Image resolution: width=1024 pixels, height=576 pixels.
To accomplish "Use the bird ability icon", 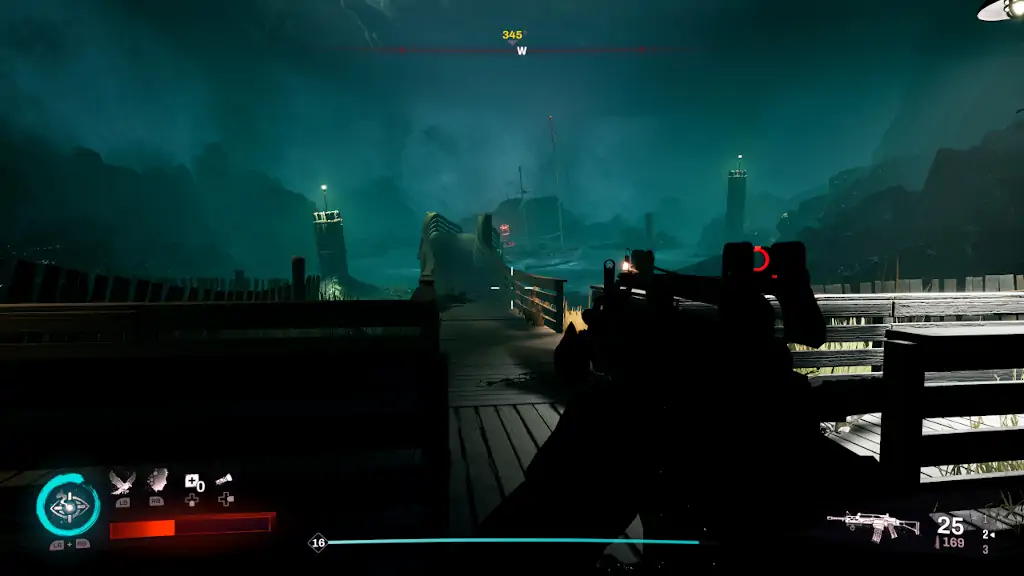I will 122,482.
